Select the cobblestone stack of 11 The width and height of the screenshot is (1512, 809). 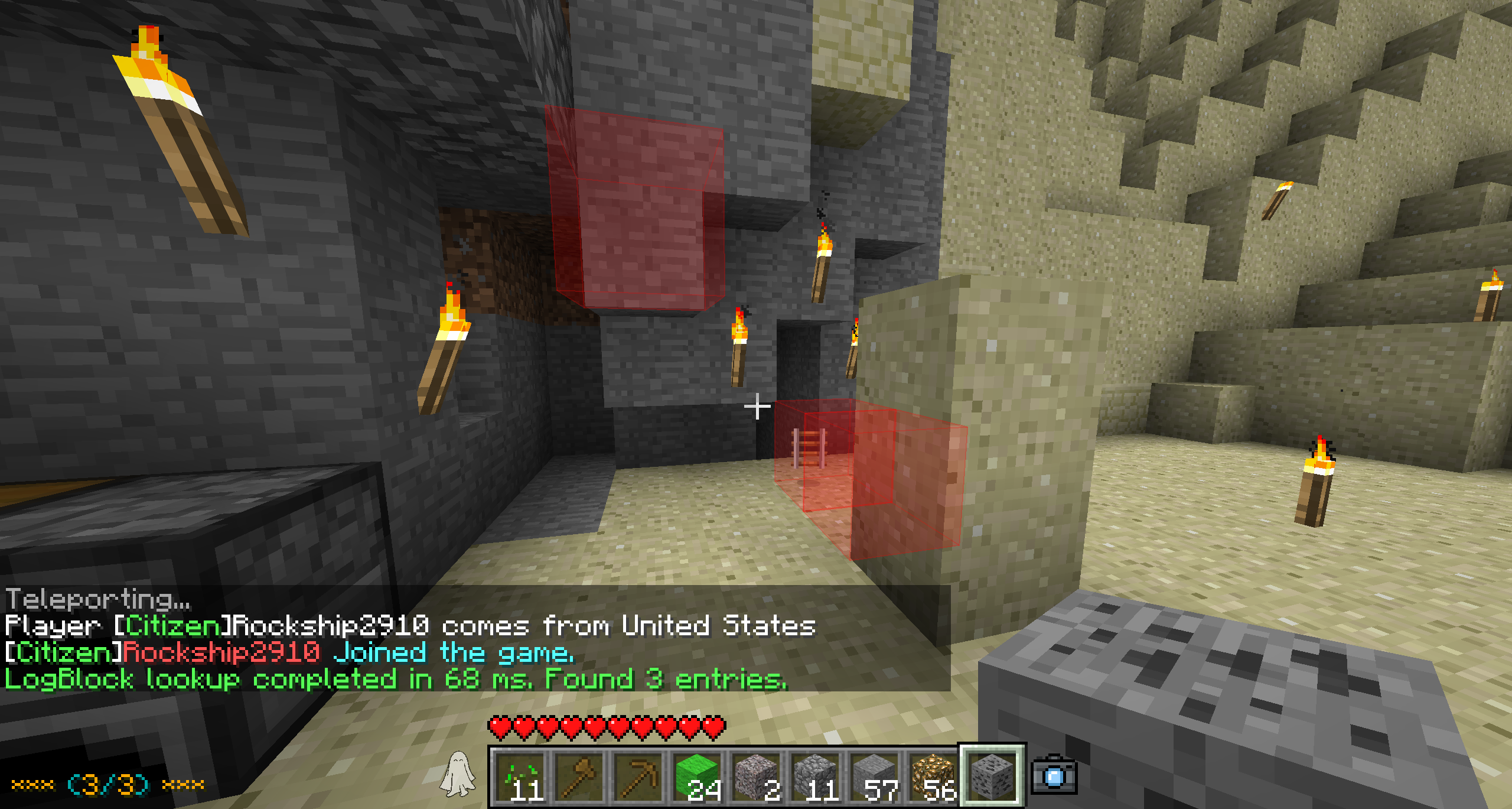(x=815, y=776)
